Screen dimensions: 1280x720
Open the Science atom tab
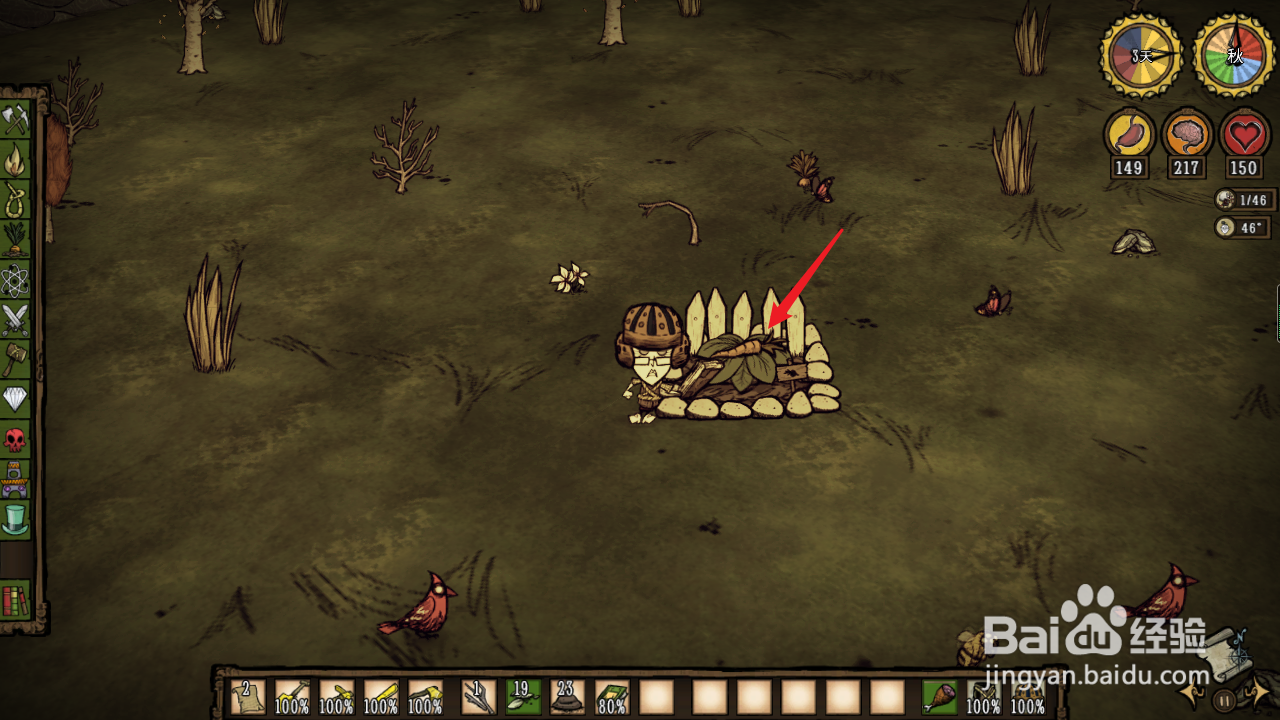tap(16, 279)
